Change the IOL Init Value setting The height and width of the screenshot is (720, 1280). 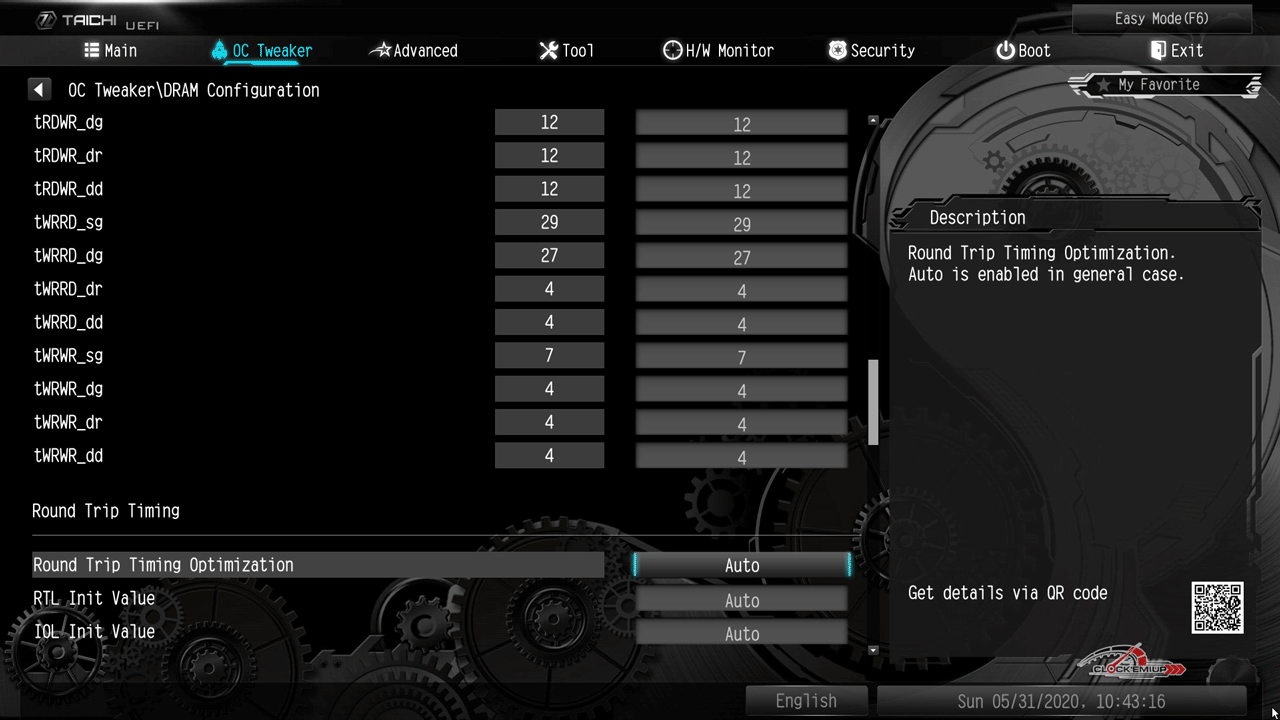point(741,634)
